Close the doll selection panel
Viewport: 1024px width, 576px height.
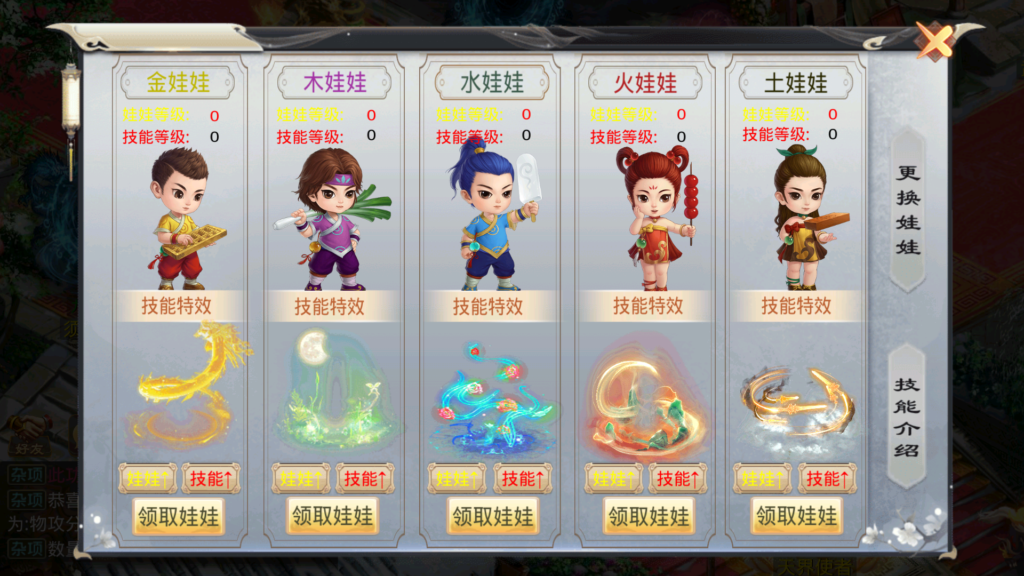[x=936, y=42]
